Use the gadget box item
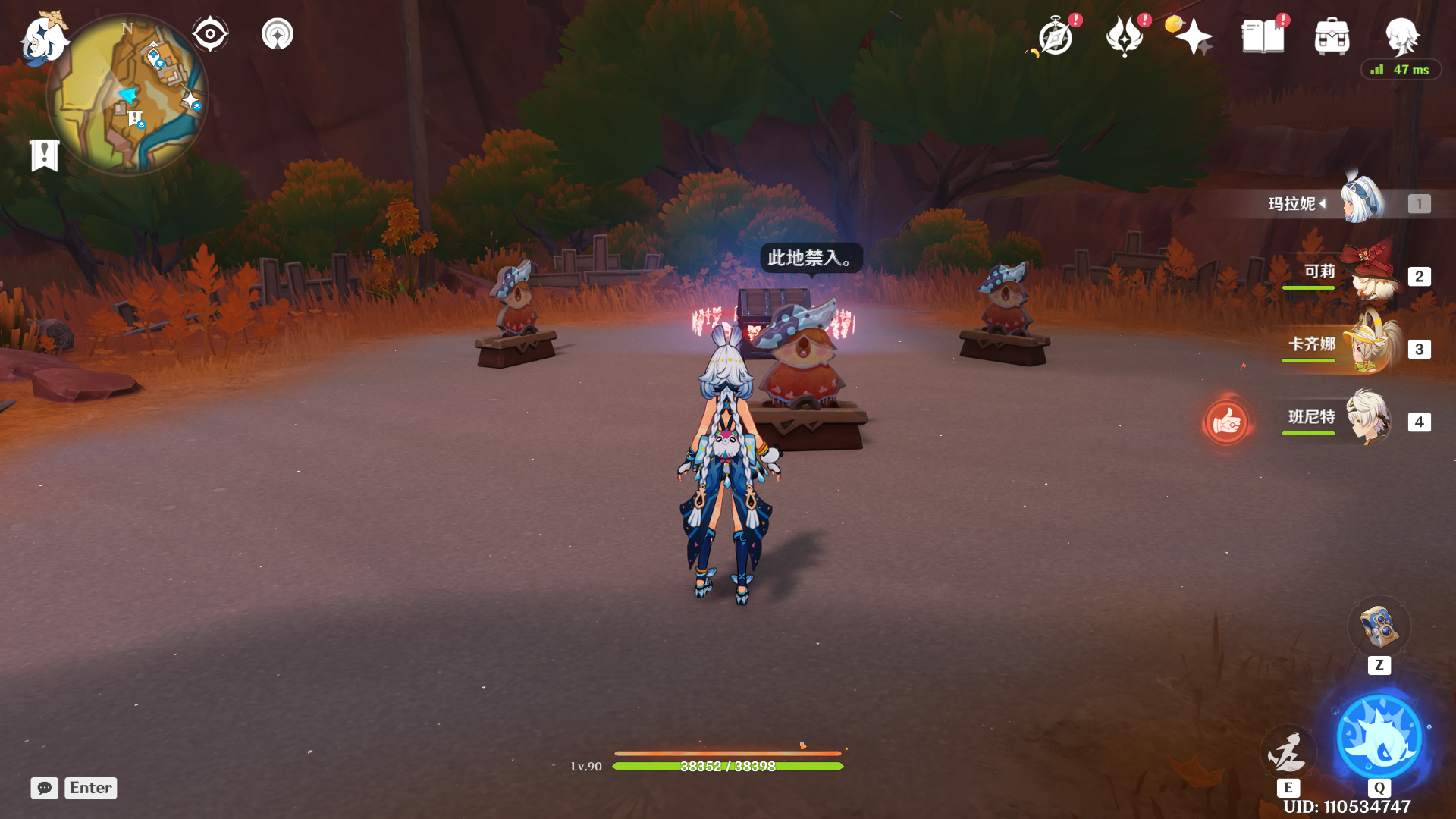Viewport: 1456px width, 819px height. click(1379, 627)
